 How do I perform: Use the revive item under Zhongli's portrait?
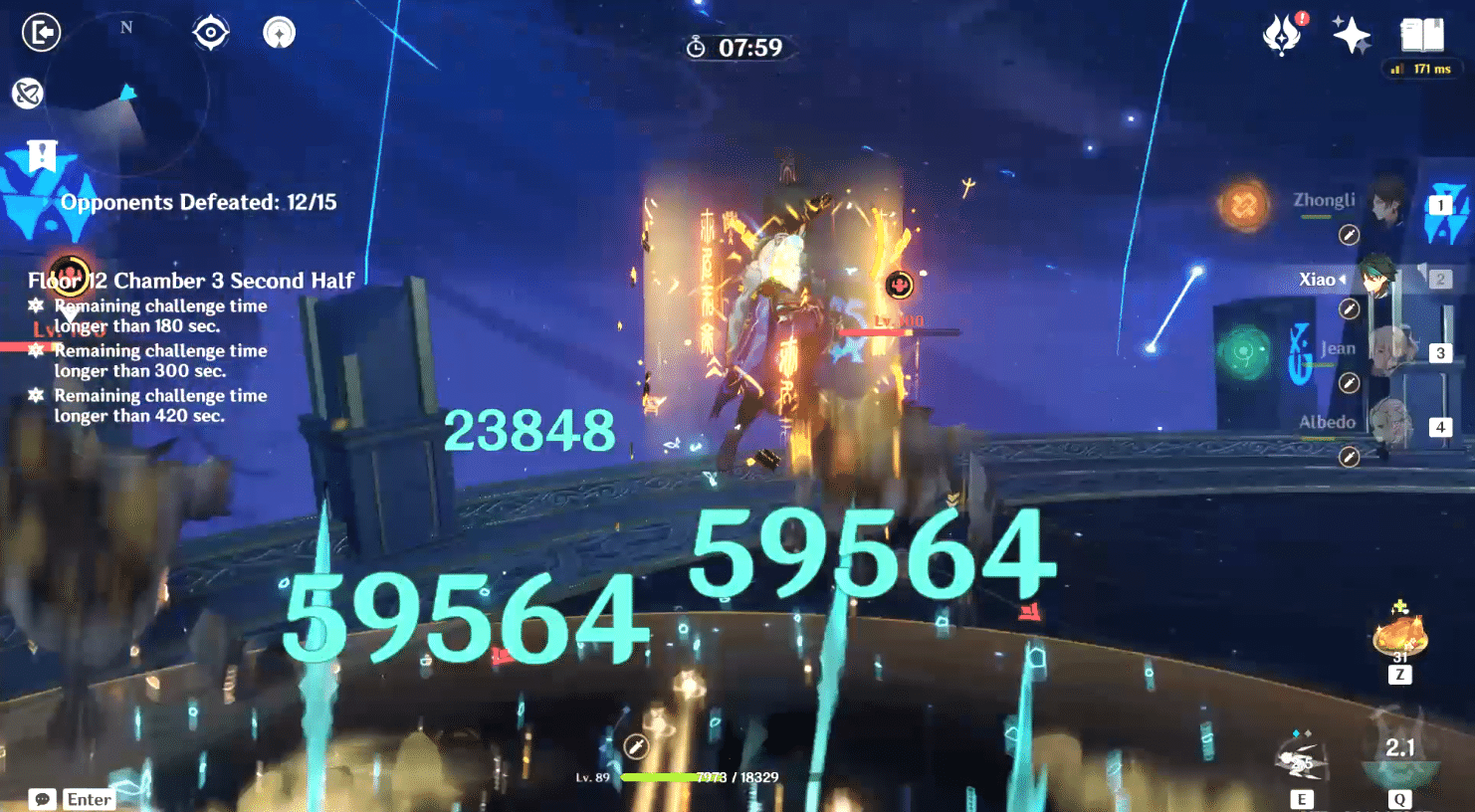(x=1351, y=234)
